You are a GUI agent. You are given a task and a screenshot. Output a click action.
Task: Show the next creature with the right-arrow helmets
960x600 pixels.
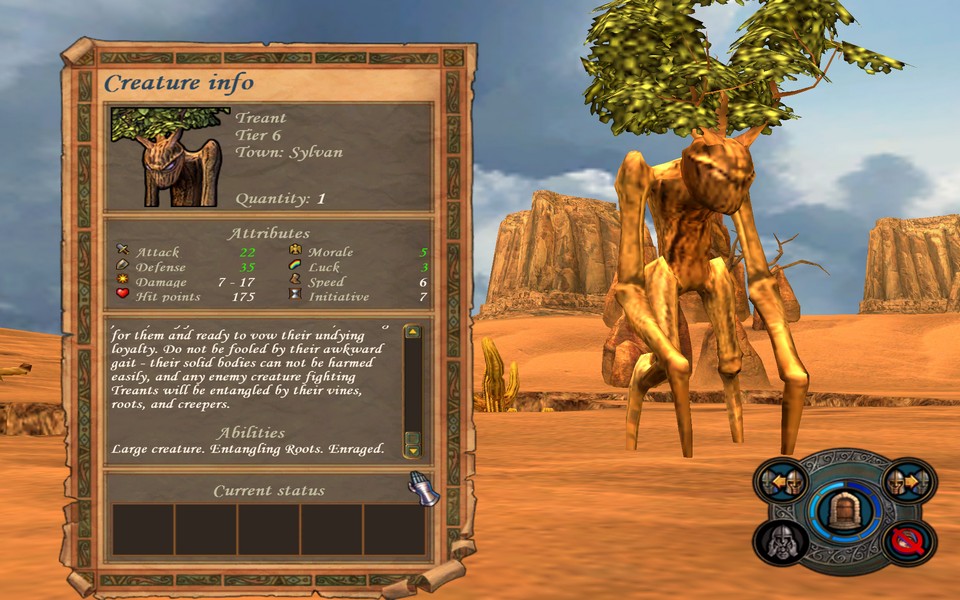click(x=910, y=482)
